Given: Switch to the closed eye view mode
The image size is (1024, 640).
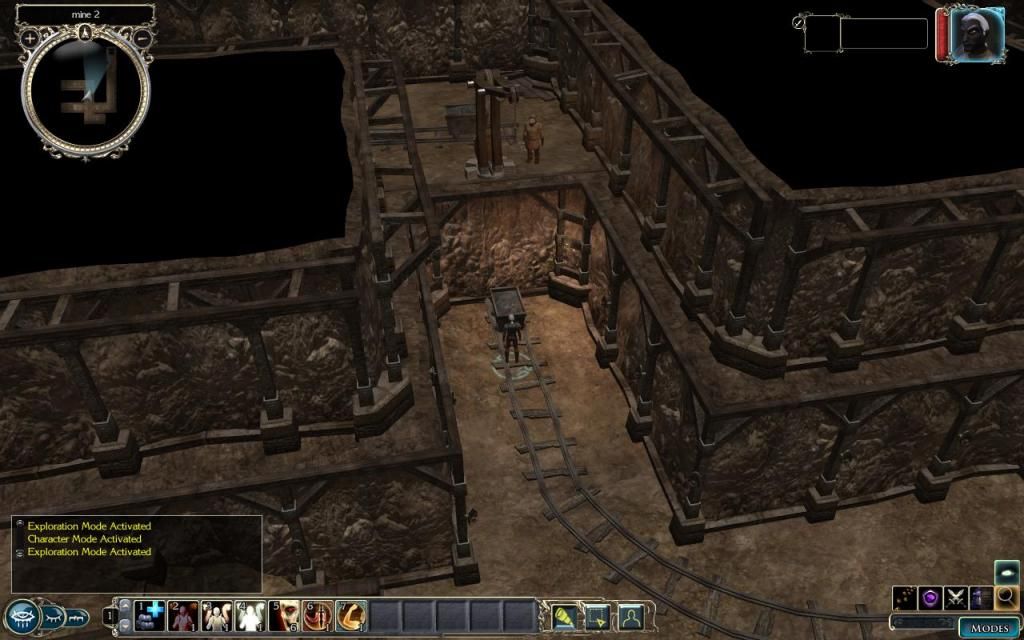Looking at the screenshot, I should (52, 617).
